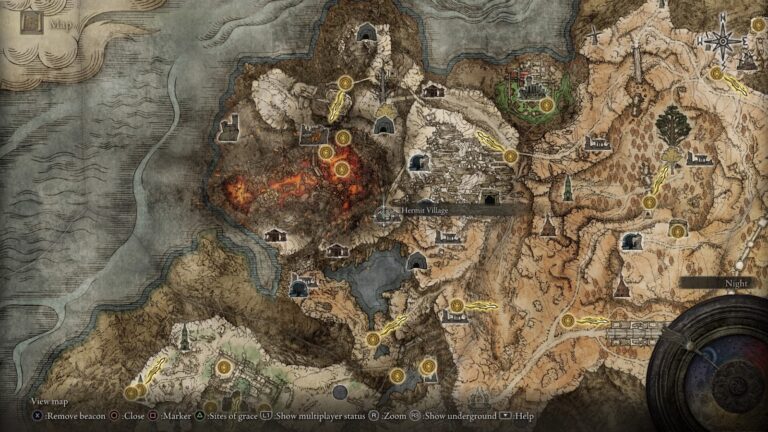Click the ruined fort icon on the western cliff
Image resolution: width=768 pixels, height=432 pixels.
[x=228, y=127]
